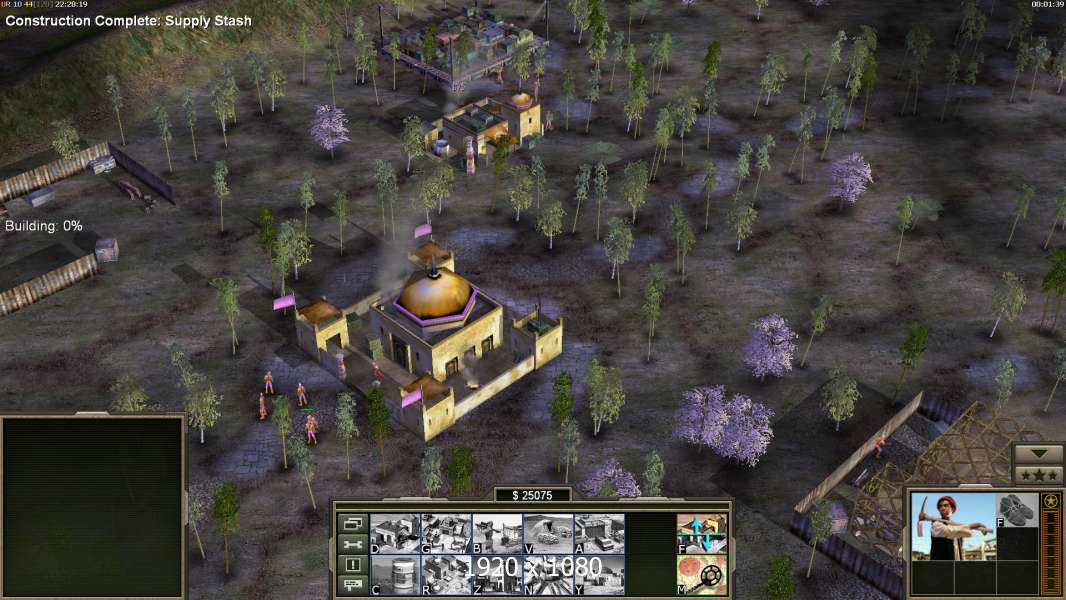Open the chat message button

[351, 586]
